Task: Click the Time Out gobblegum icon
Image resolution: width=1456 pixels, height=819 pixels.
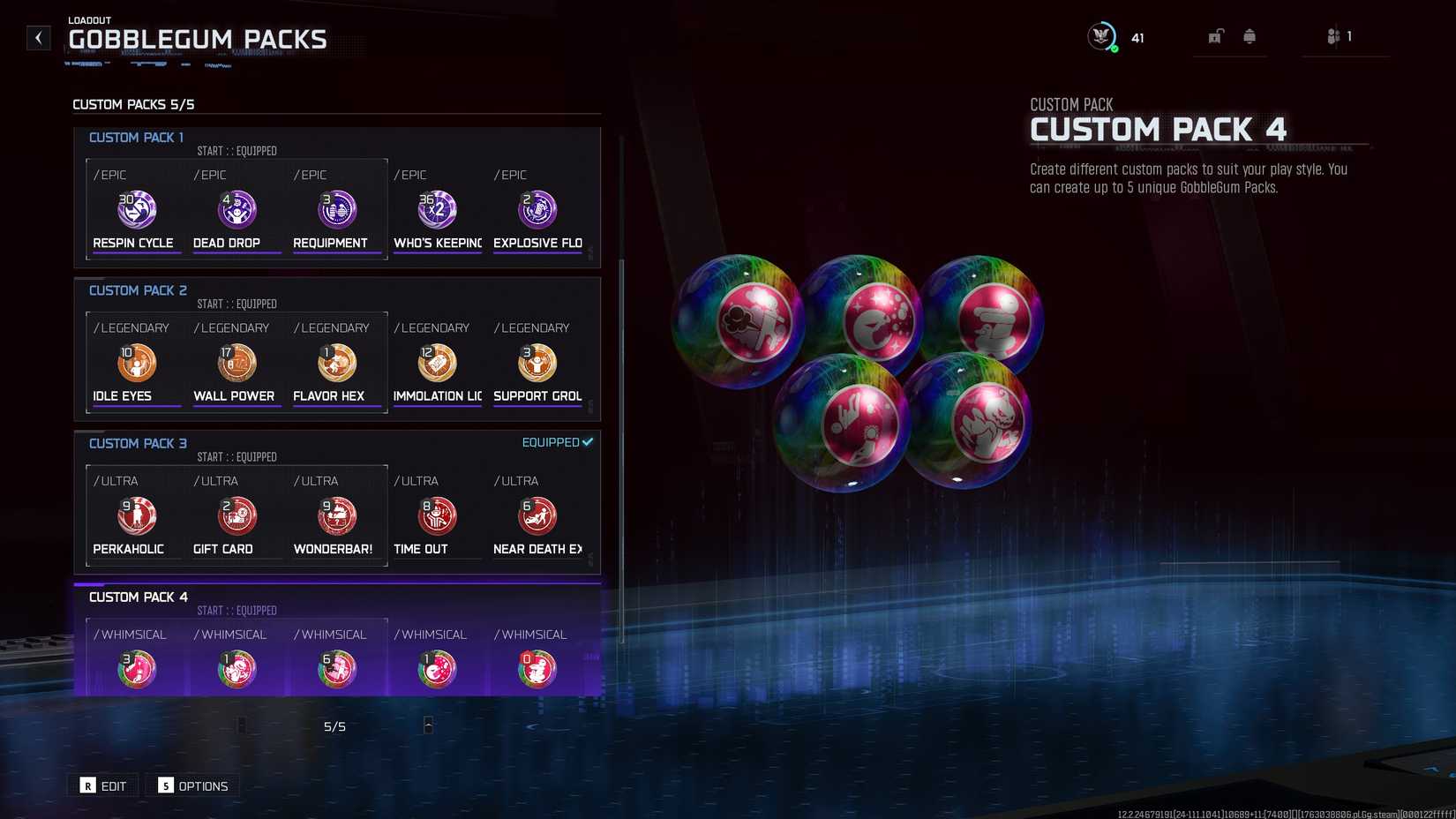Action: click(437, 515)
